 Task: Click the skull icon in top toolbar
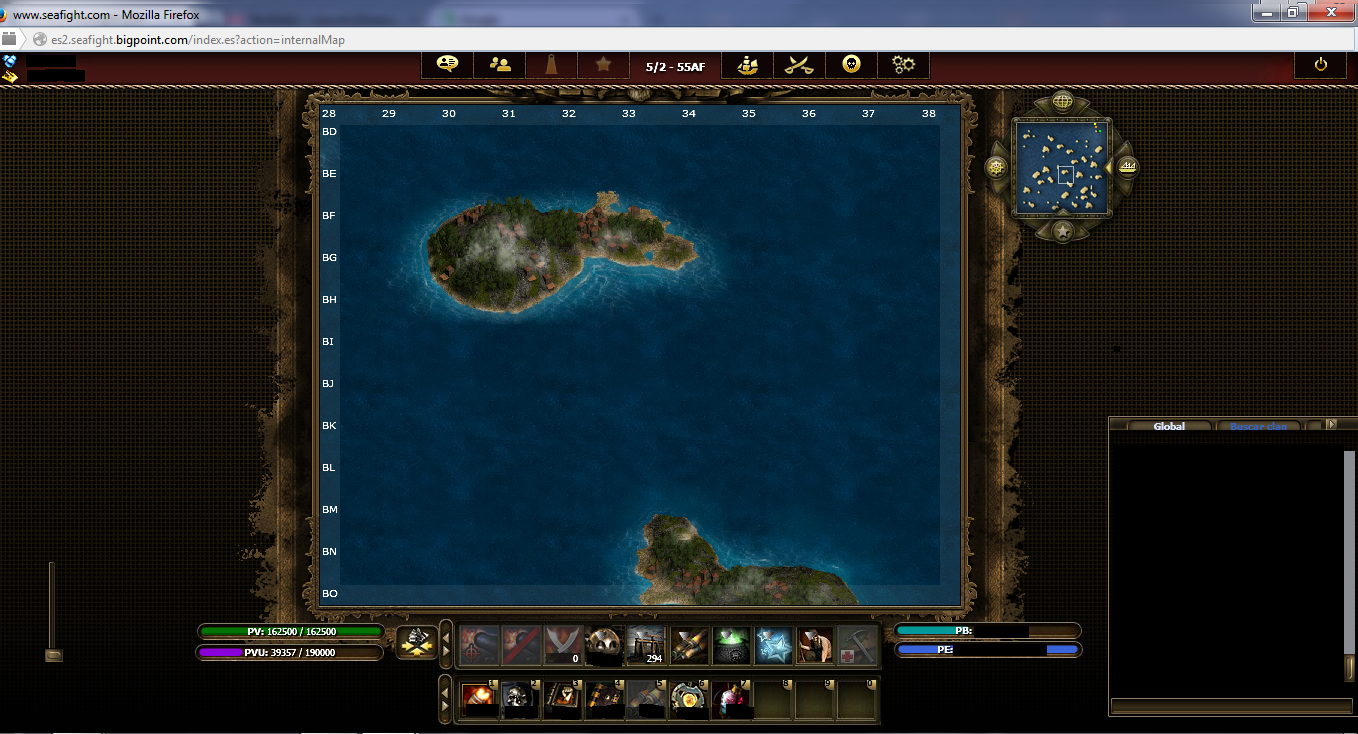click(x=851, y=64)
